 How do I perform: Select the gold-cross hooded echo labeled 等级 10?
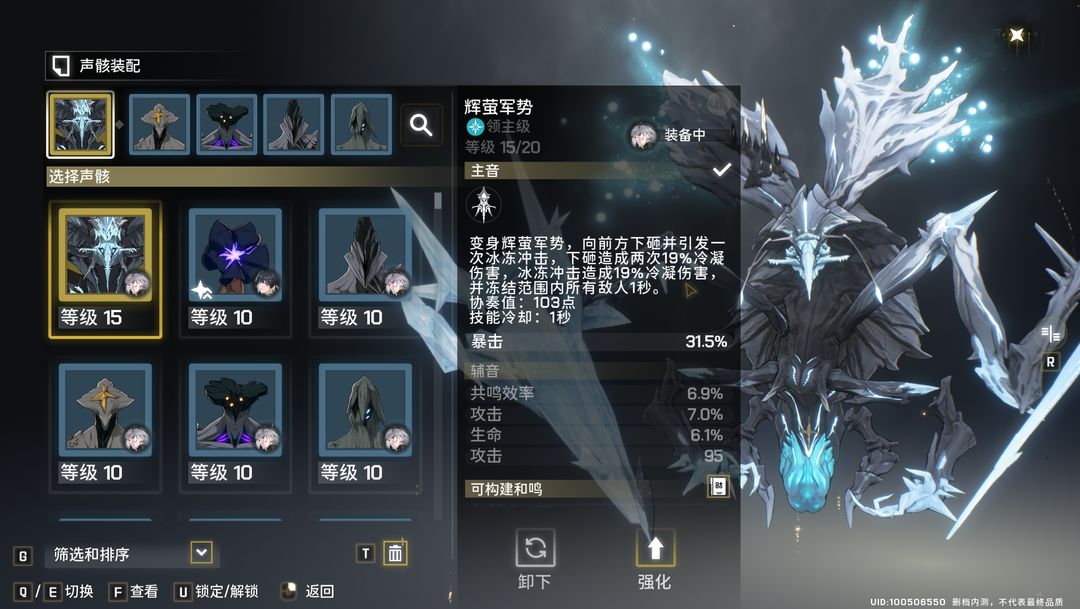pos(105,421)
